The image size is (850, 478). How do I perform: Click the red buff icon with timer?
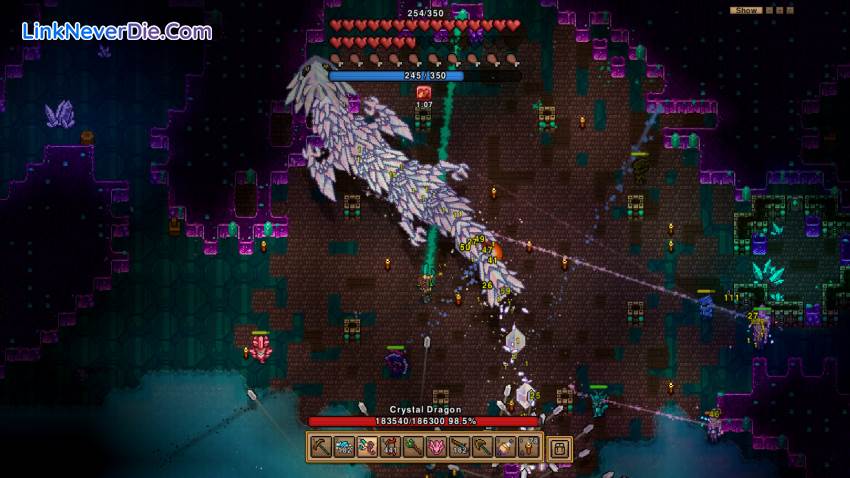tap(424, 92)
